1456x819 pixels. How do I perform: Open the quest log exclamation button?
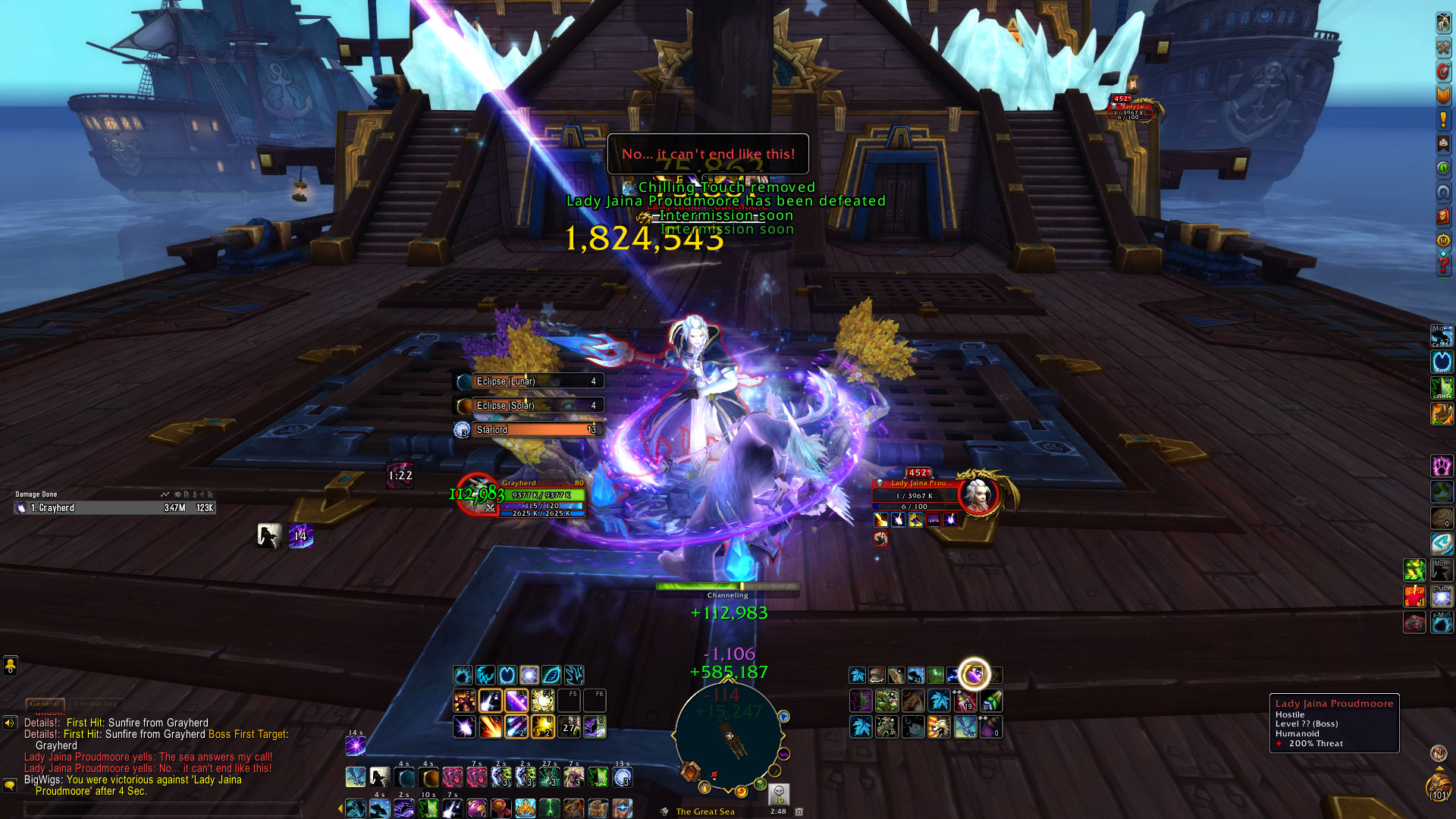(x=1442, y=120)
